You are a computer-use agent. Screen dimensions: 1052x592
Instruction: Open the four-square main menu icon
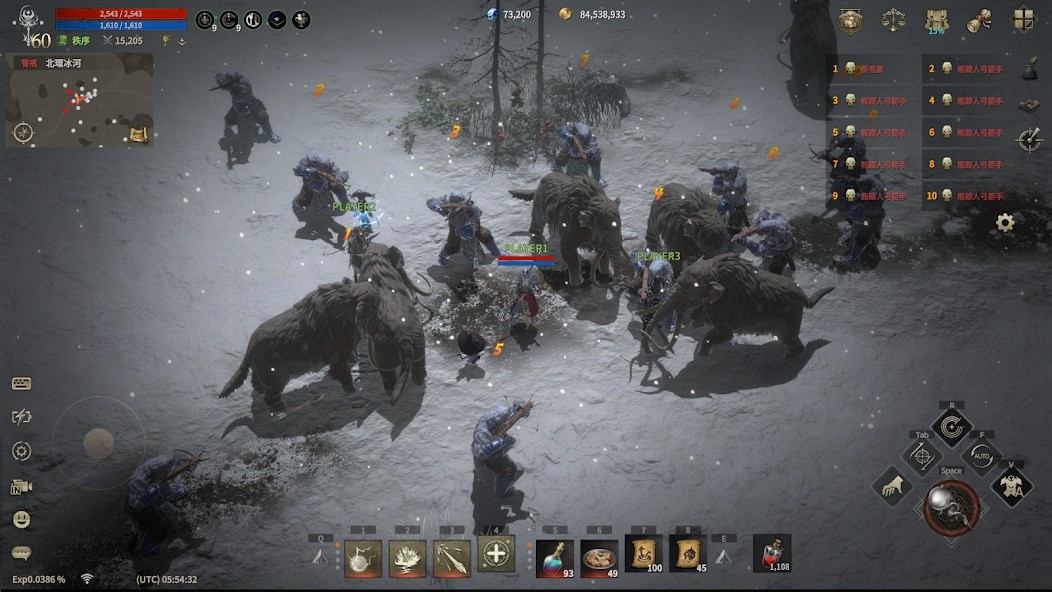click(1024, 19)
